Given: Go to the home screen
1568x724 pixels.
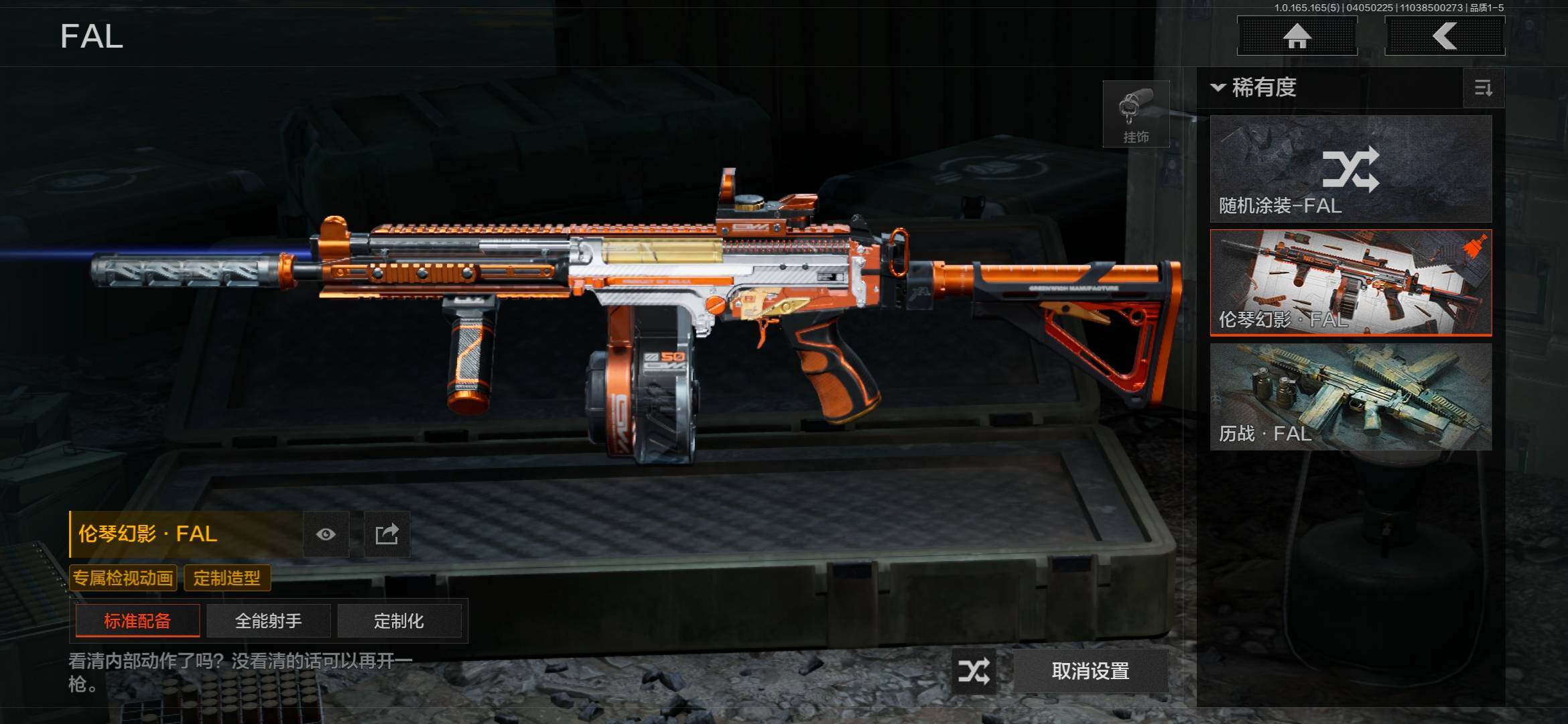Looking at the screenshot, I should 1297,36.
